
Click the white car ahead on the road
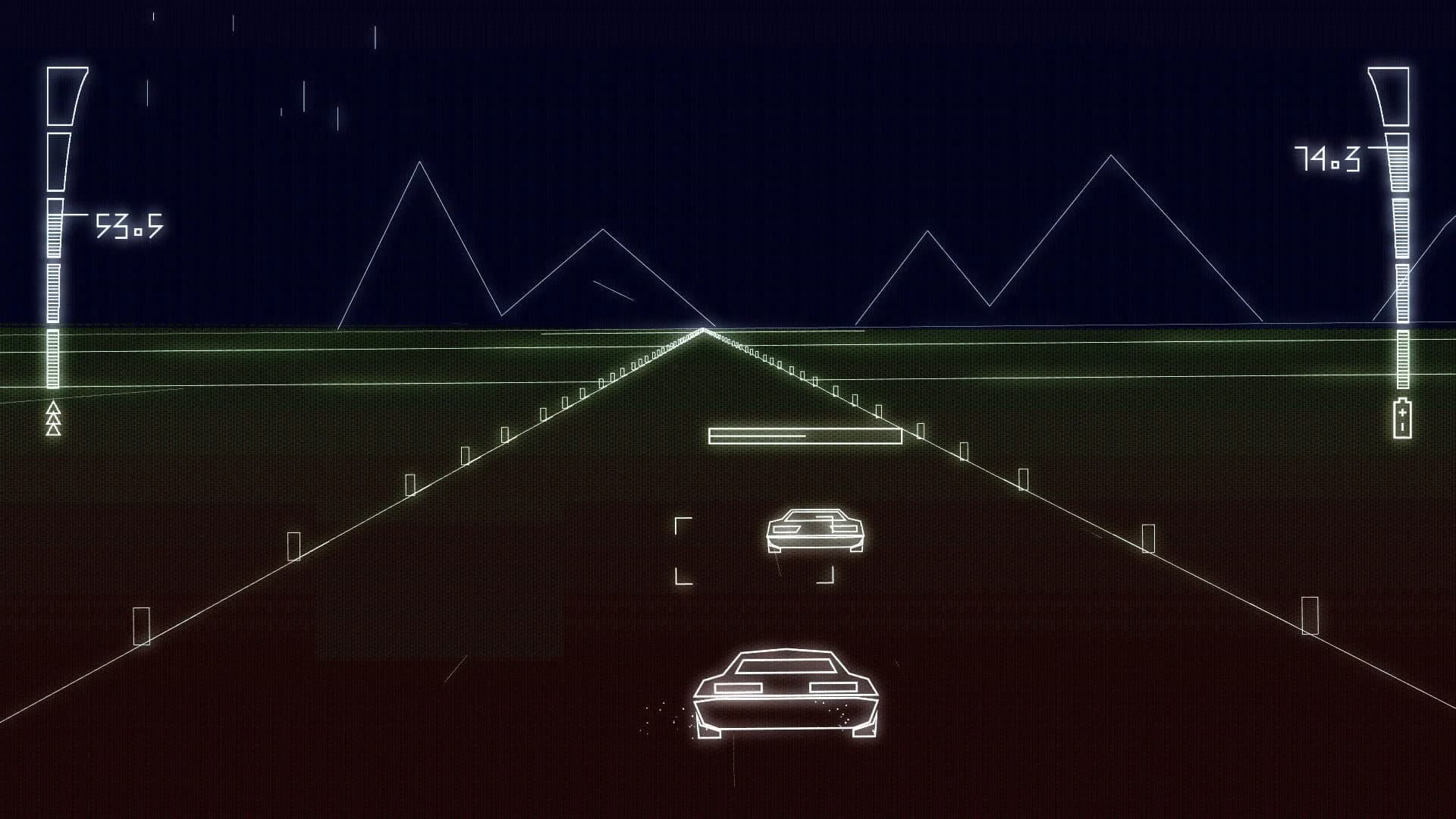tap(815, 531)
